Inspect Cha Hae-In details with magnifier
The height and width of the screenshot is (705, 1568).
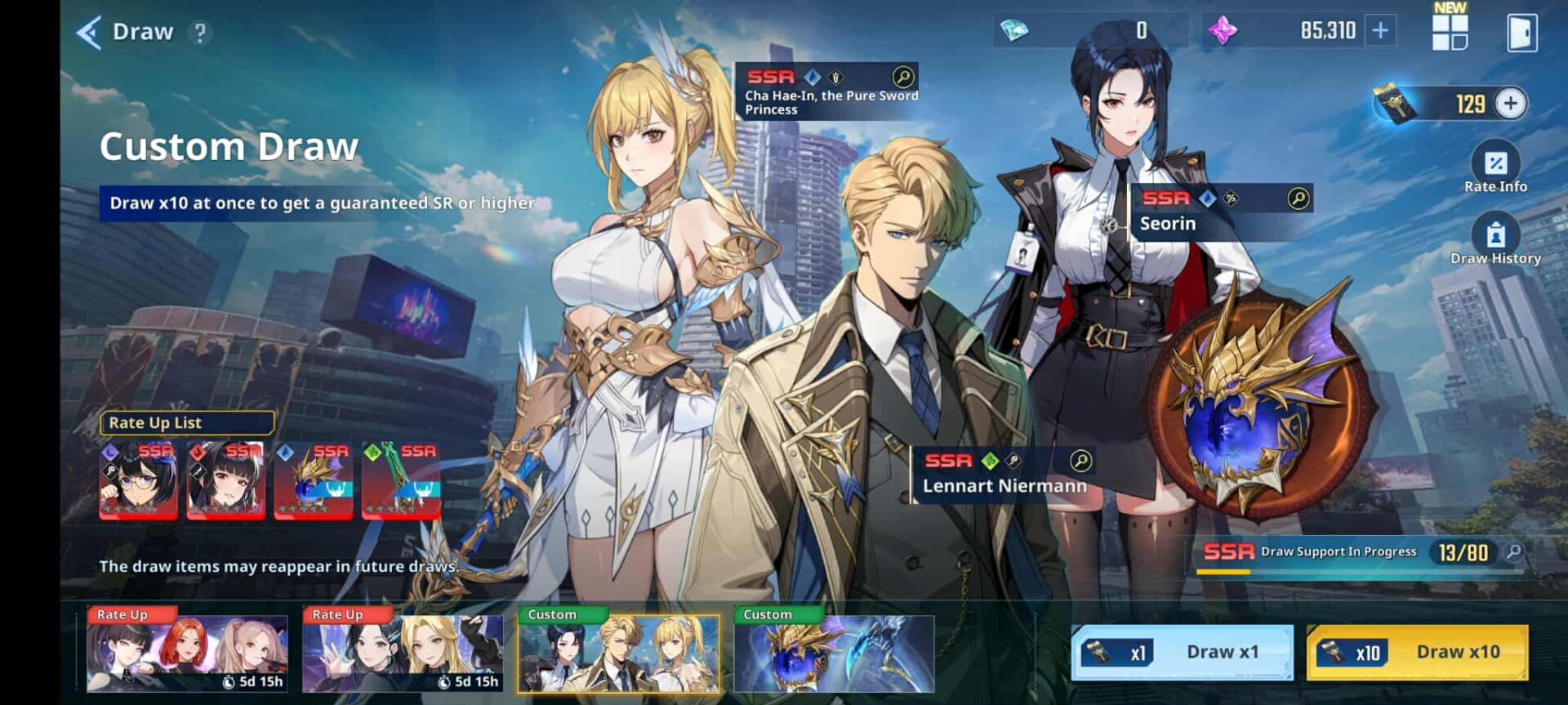coord(902,77)
